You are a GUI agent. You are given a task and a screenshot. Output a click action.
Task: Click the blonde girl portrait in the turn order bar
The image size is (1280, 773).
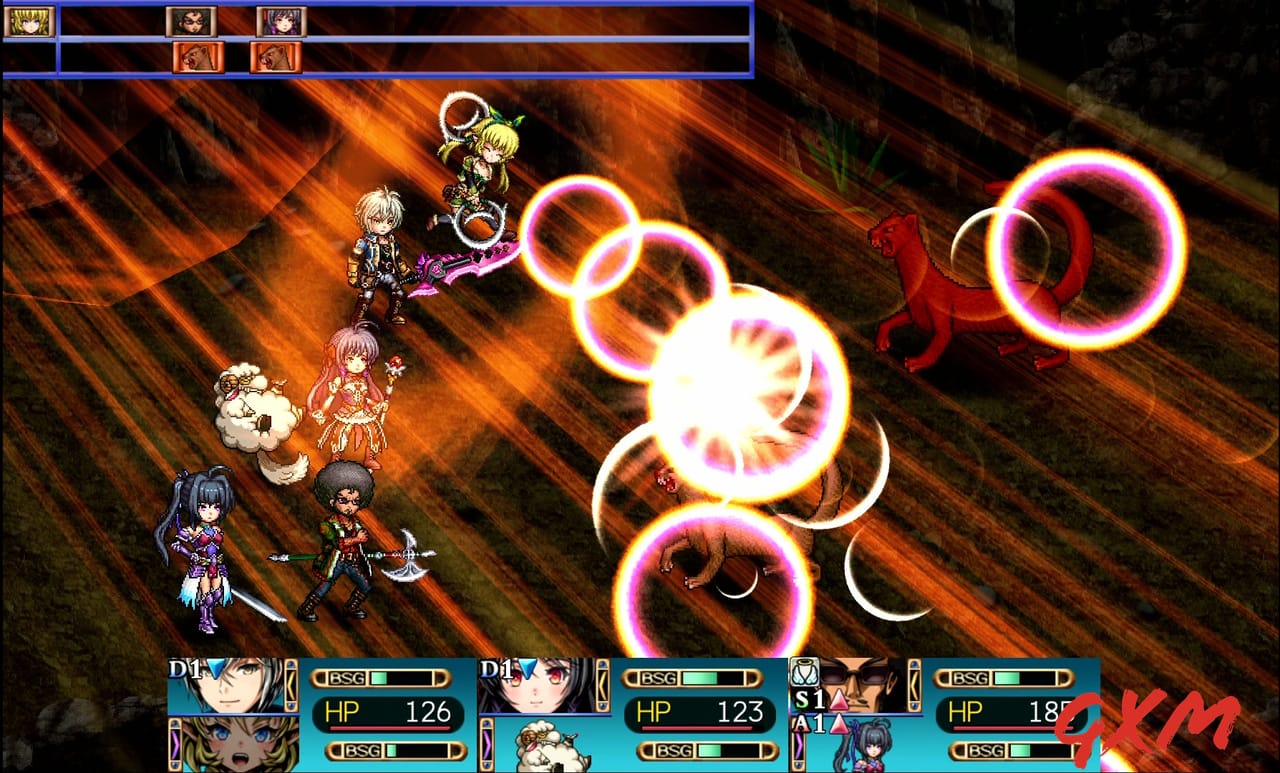click(x=29, y=22)
